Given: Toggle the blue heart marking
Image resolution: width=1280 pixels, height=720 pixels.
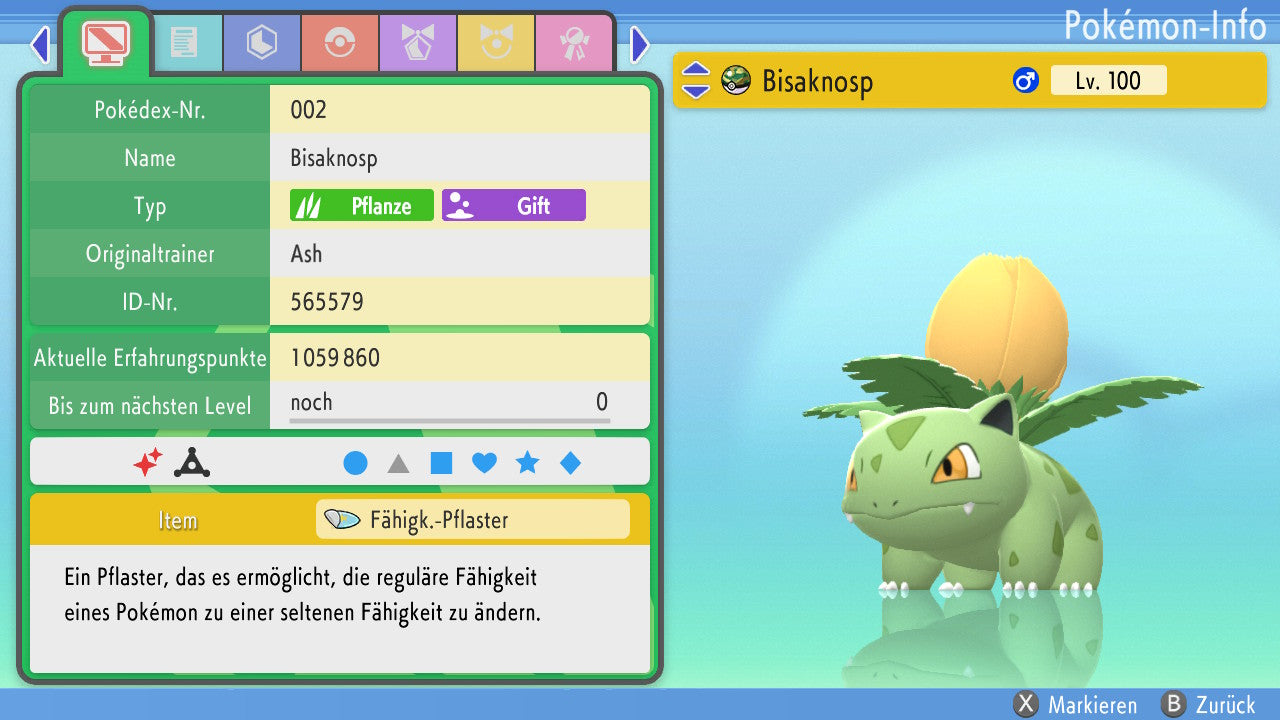Looking at the screenshot, I should coord(484,463).
